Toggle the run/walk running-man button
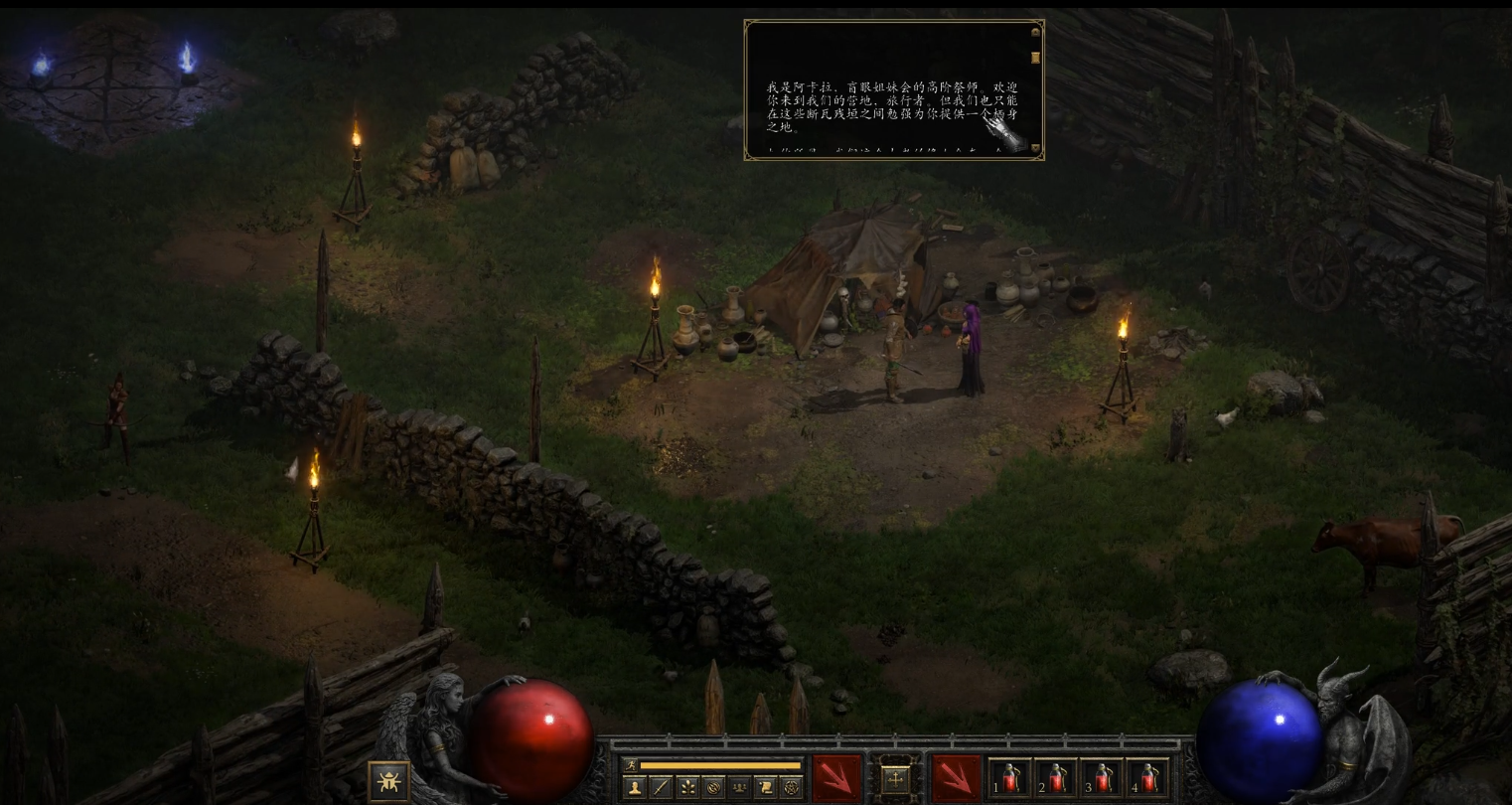Screen dimensions: 1512x805 [x=629, y=765]
